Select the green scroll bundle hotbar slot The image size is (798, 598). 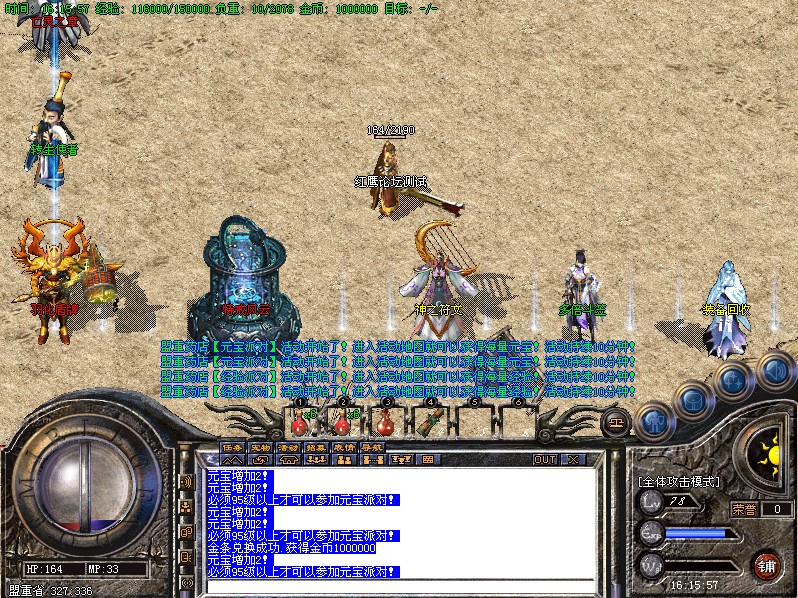pos(429,420)
